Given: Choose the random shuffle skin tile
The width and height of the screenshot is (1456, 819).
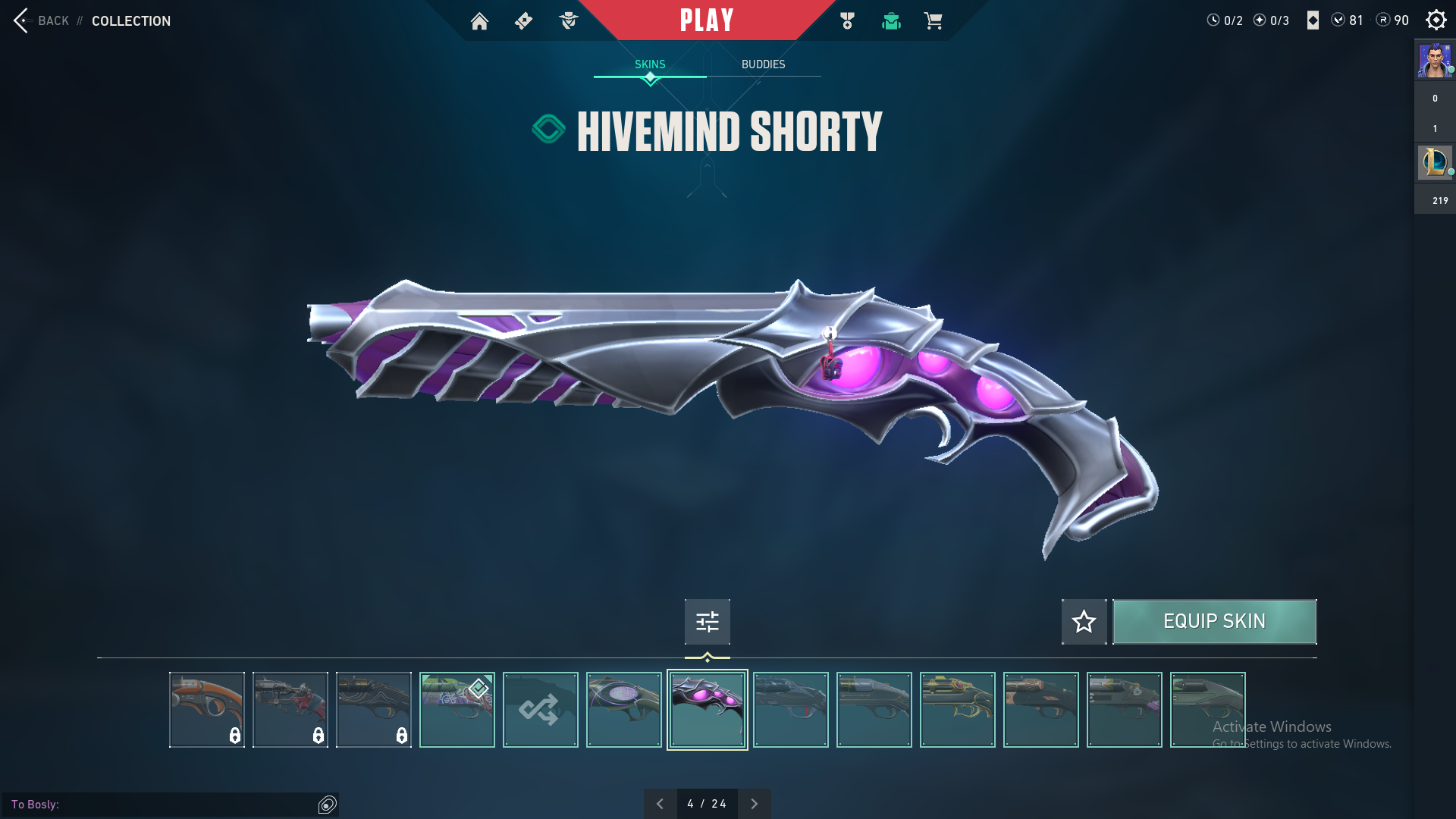Looking at the screenshot, I should coord(540,710).
